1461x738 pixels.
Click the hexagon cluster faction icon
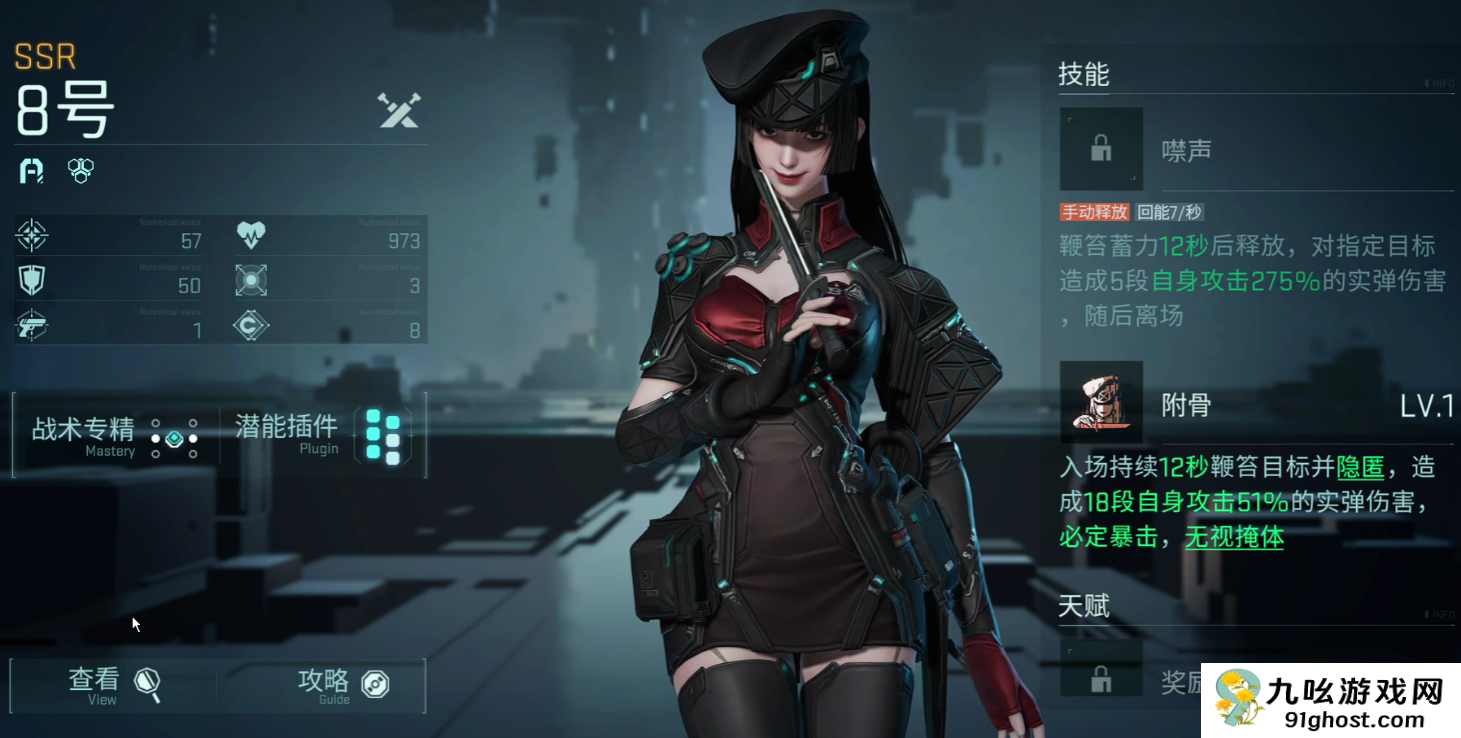pos(81,171)
